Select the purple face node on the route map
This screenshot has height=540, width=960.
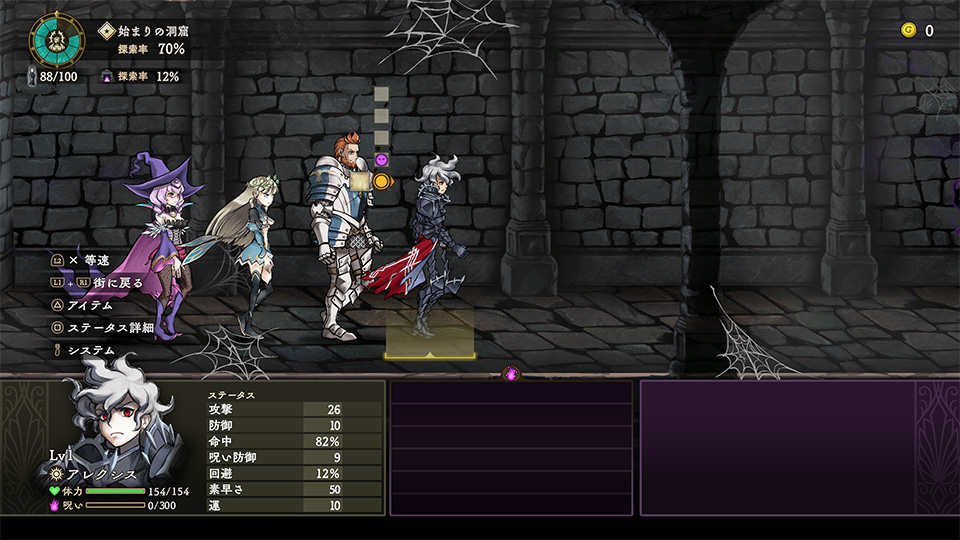pyautogui.click(x=381, y=160)
